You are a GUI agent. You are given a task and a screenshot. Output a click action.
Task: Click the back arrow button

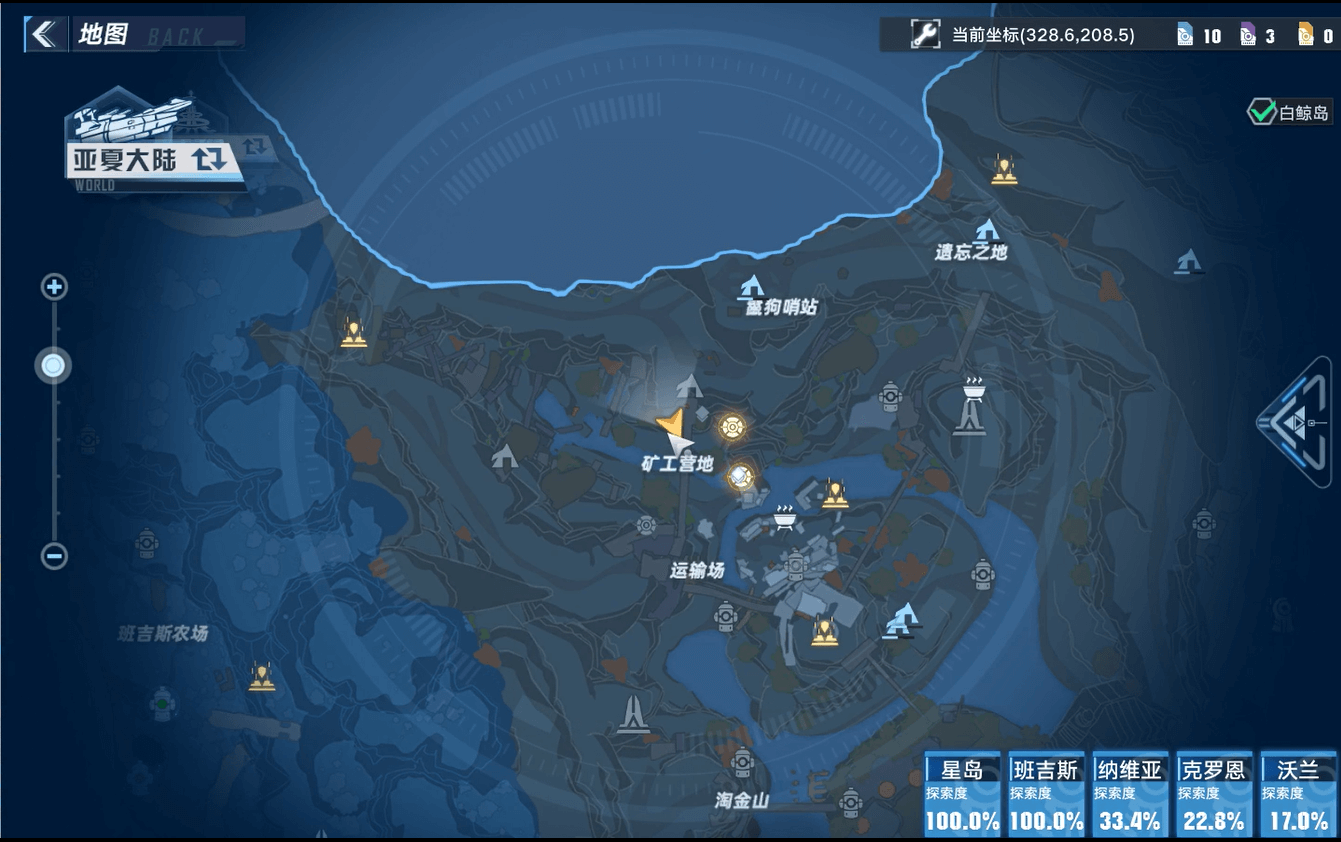point(43,34)
